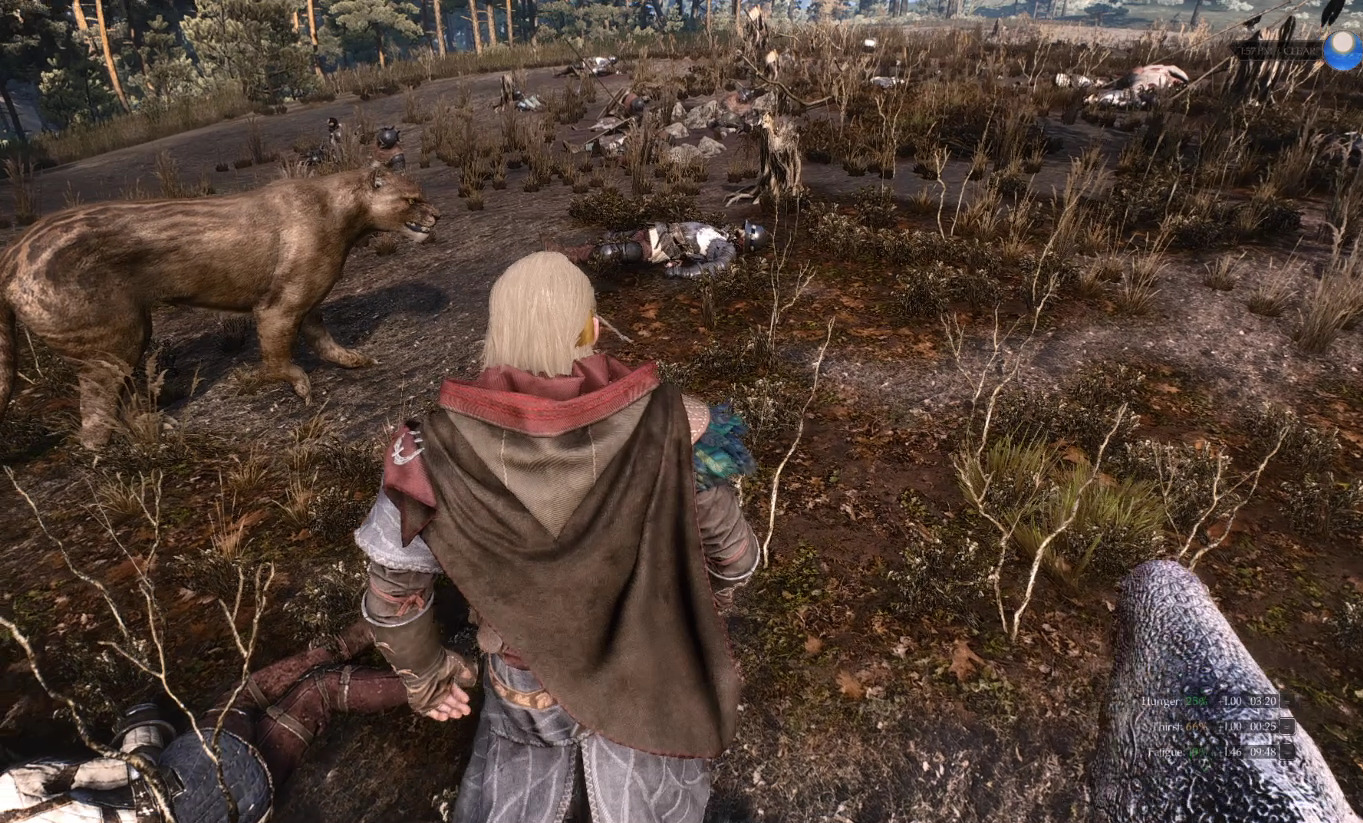Viewport: 1363px width, 823px height.
Task: Select the small square beside the Hunger row
Action: [1288, 702]
